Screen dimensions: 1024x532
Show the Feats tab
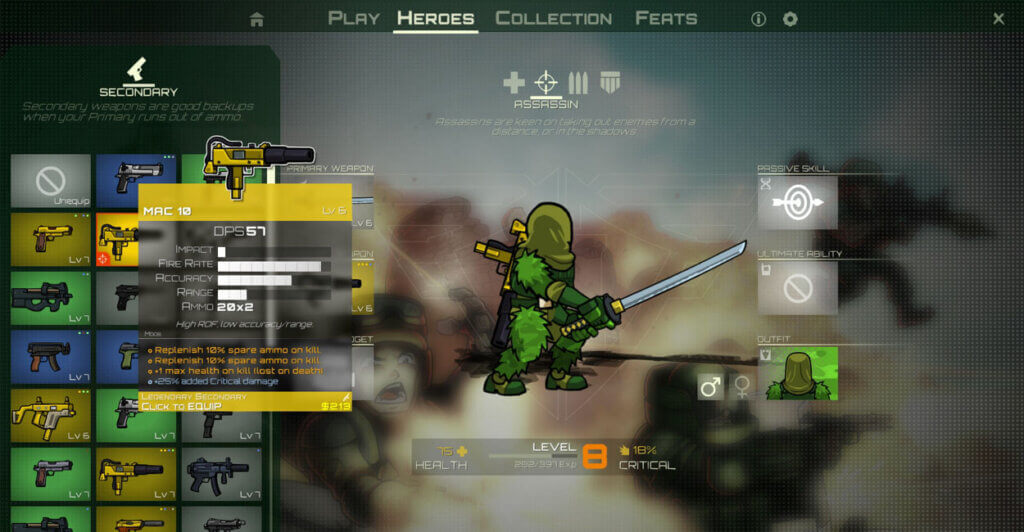pyautogui.click(x=666, y=18)
